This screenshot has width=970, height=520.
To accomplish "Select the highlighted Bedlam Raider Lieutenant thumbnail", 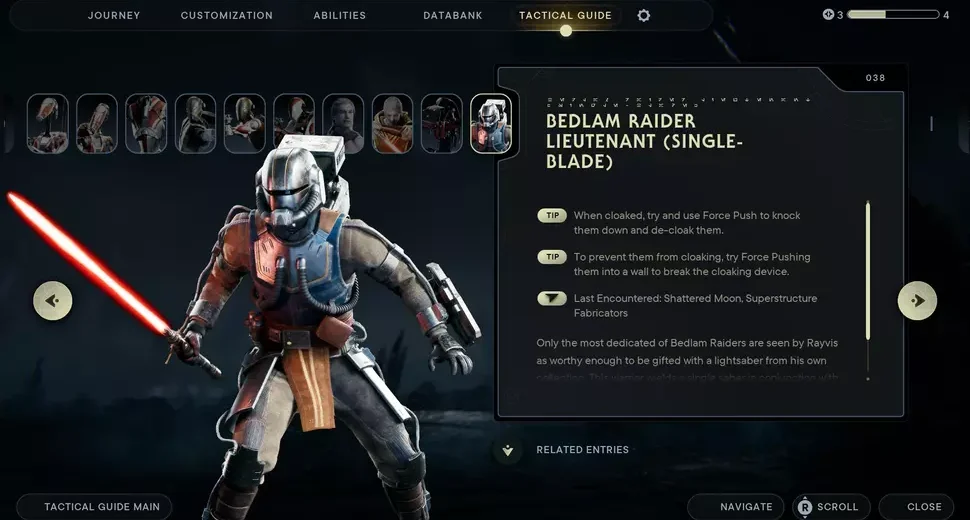I will 491,124.
